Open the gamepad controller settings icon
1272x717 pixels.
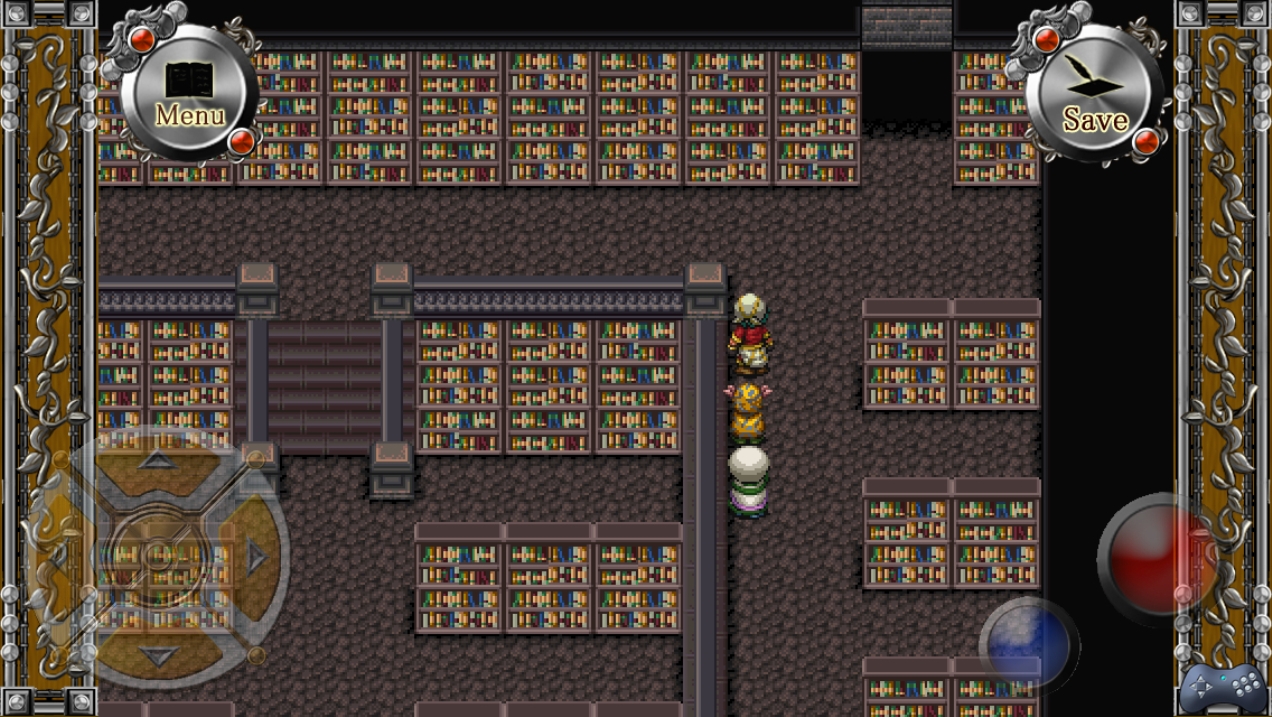[x=1222, y=688]
